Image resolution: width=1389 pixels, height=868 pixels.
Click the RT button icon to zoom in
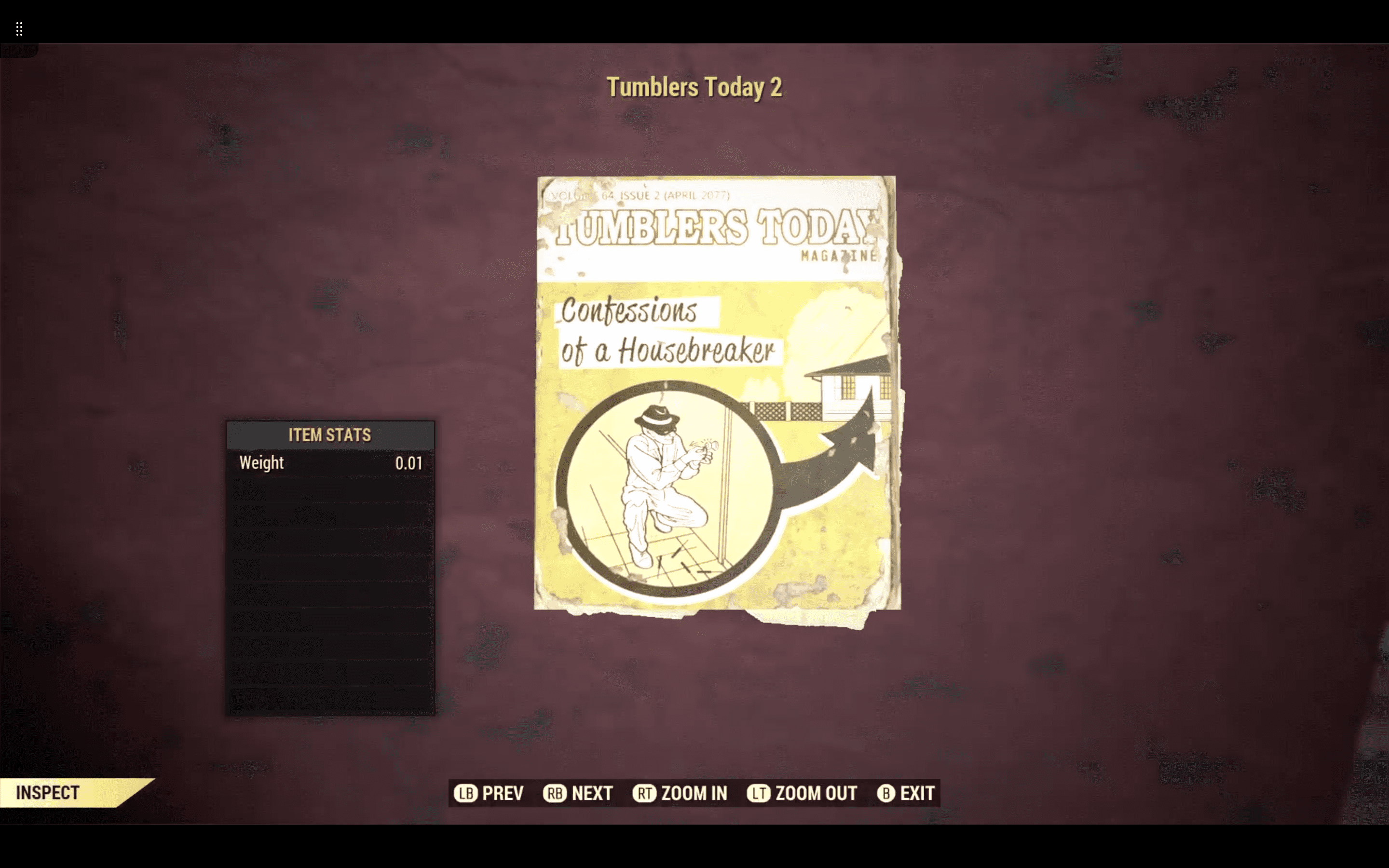646,793
